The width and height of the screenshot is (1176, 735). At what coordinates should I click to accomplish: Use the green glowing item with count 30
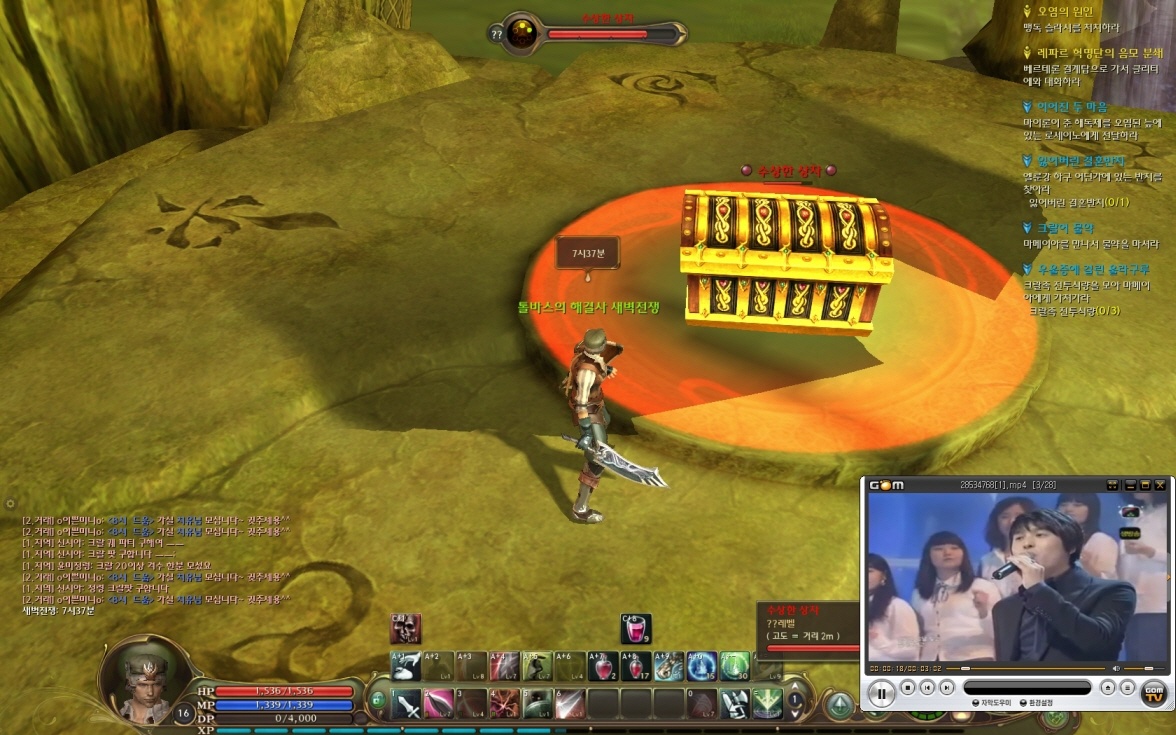coord(735,666)
